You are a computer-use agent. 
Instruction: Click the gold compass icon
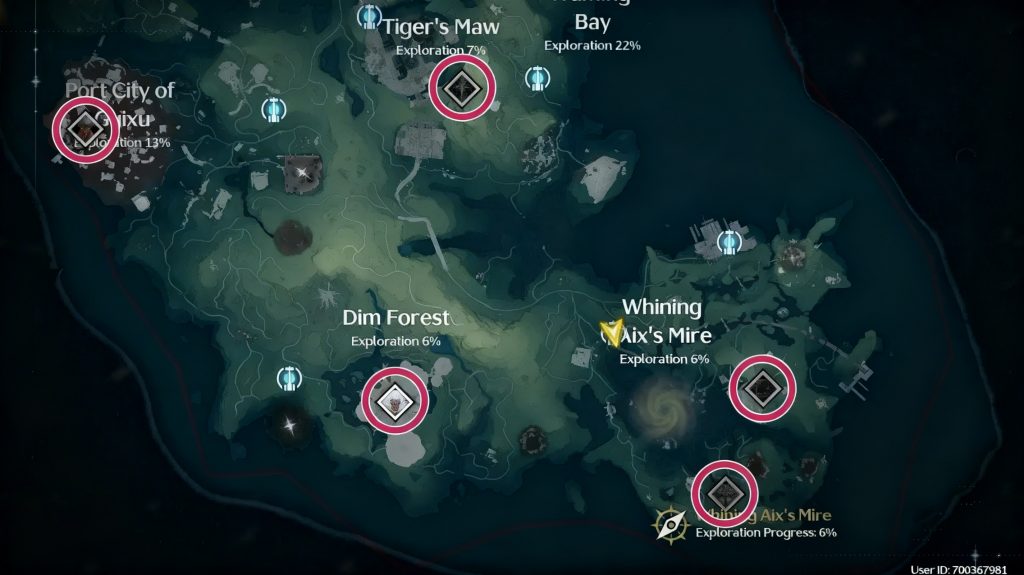click(671, 524)
